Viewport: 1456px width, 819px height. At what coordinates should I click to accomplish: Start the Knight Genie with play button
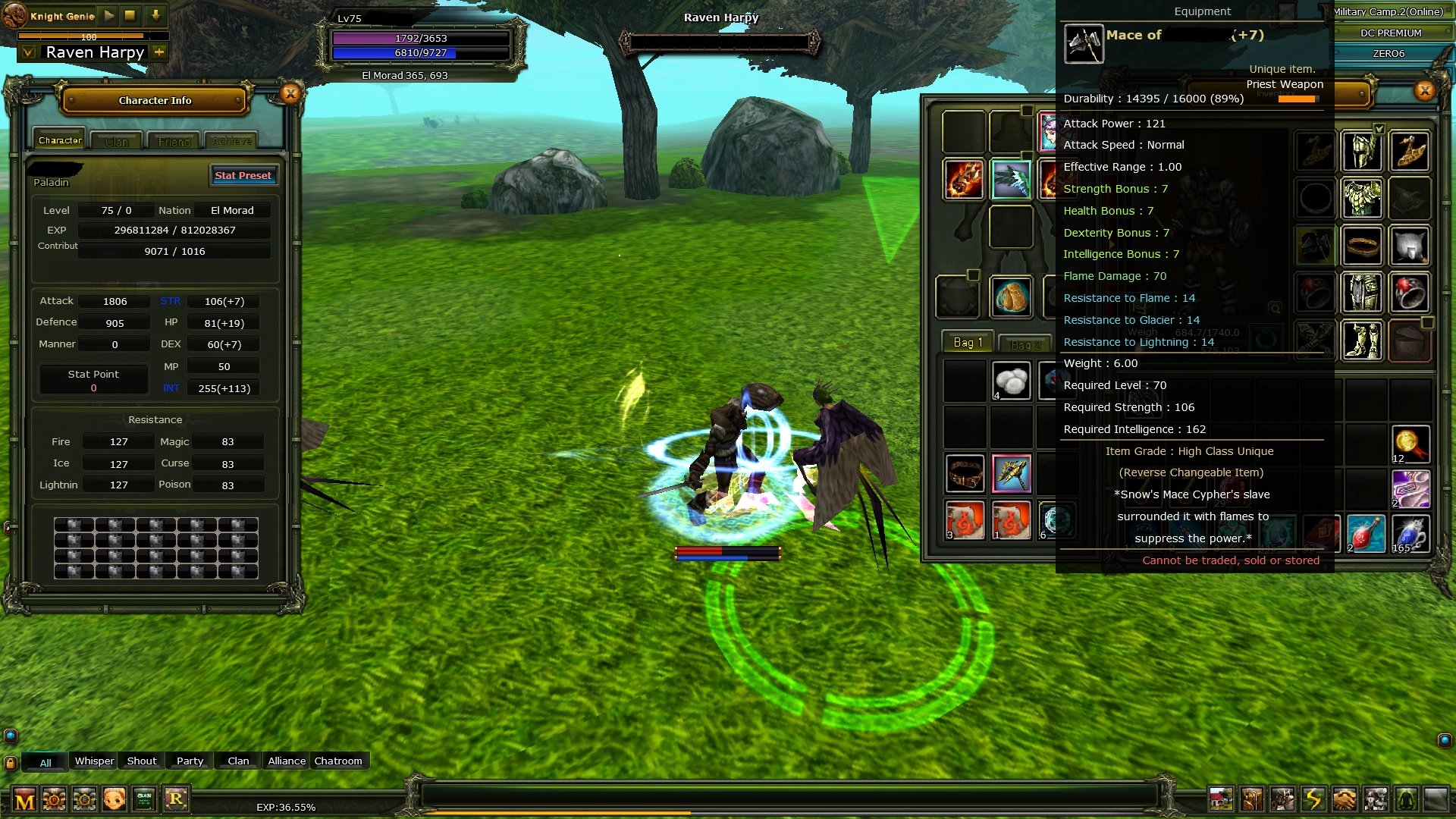(108, 14)
